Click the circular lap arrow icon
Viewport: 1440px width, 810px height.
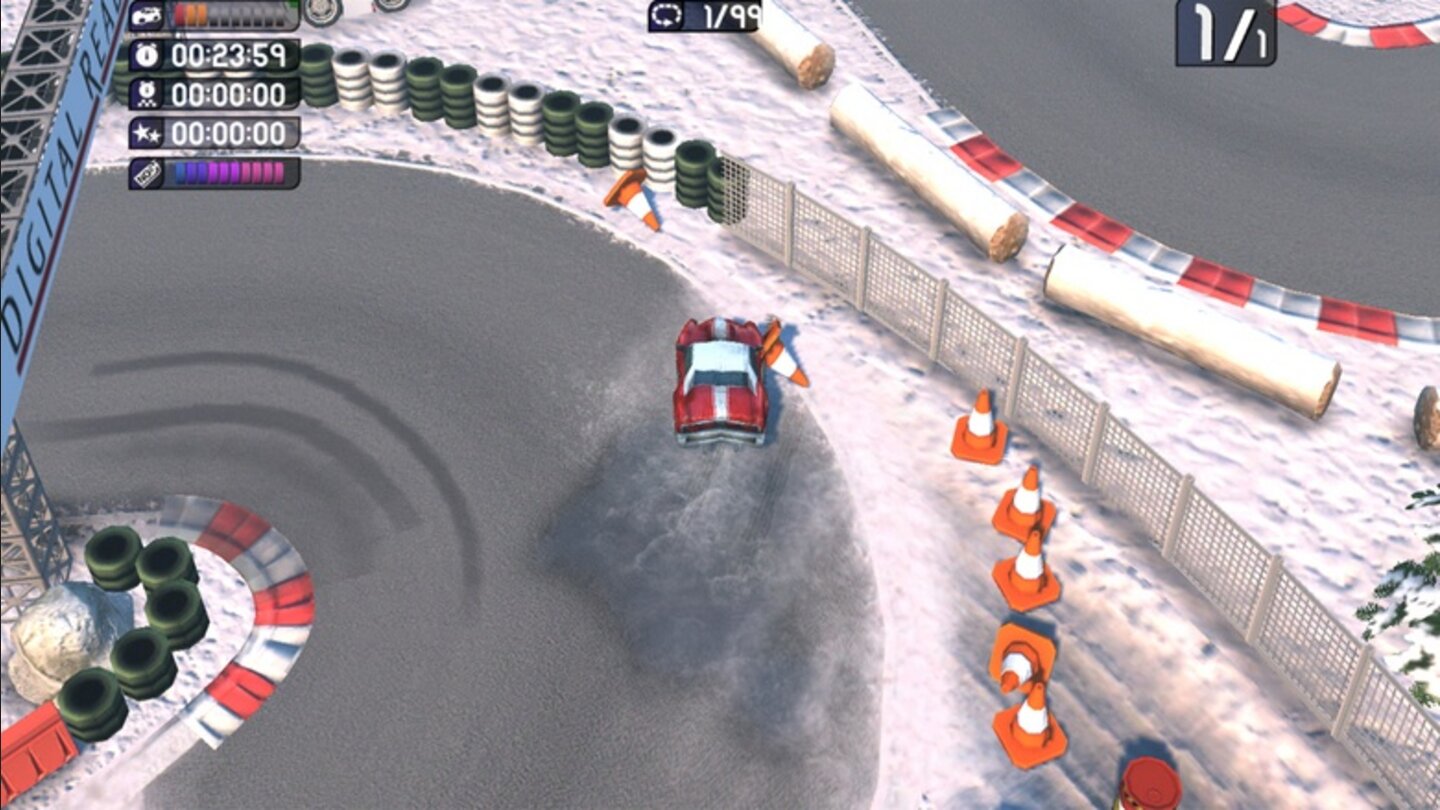coord(667,13)
